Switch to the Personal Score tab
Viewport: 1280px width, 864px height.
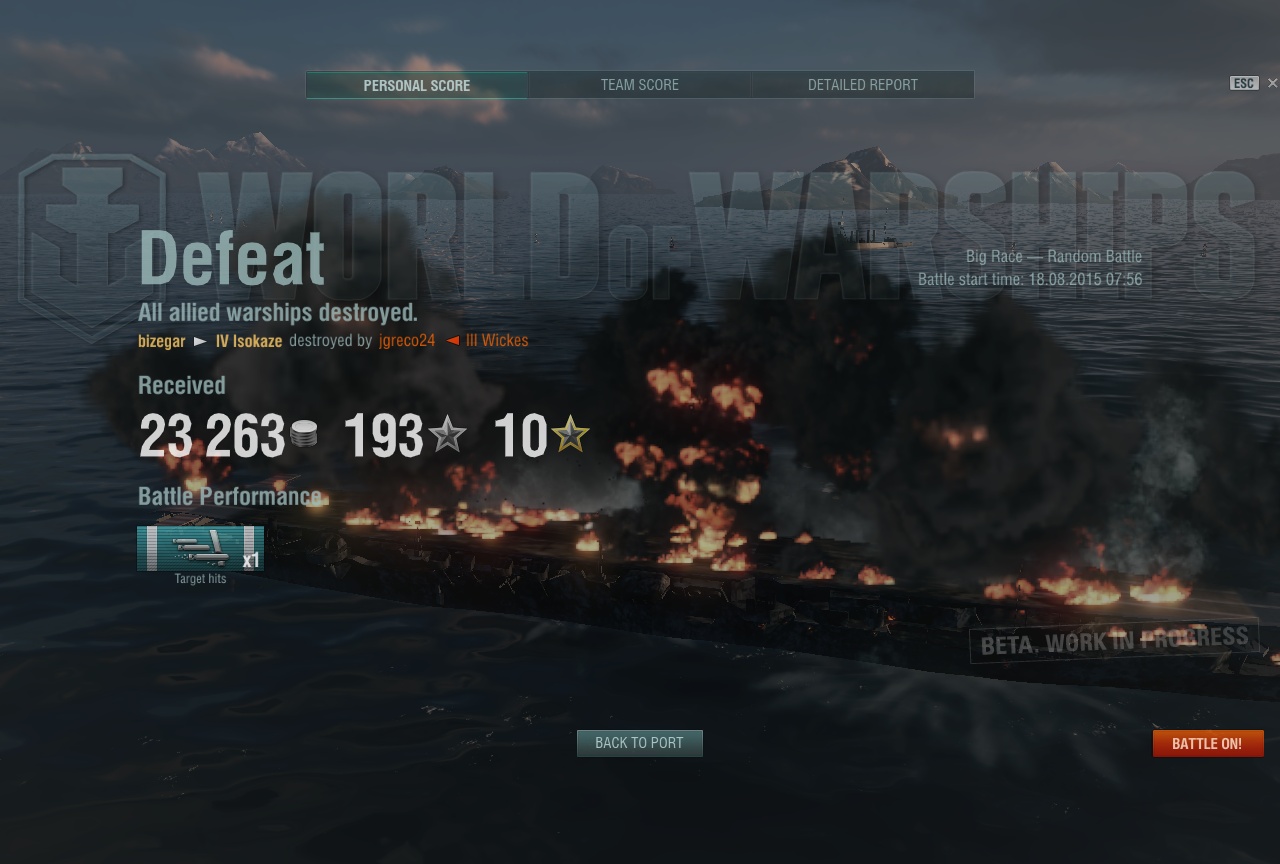(416, 85)
